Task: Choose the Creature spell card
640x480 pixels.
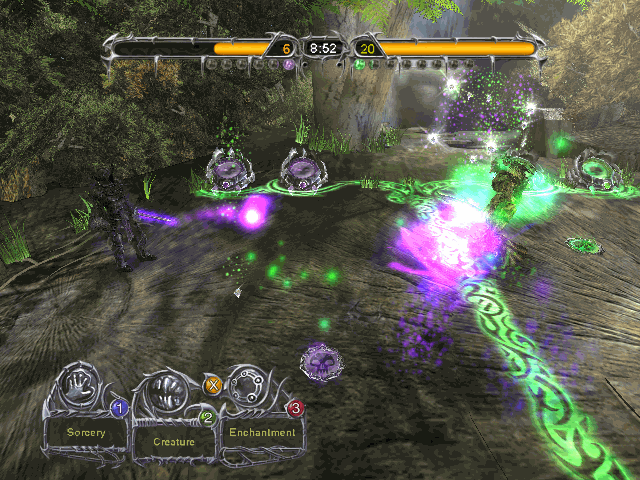Action: [173, 440]
